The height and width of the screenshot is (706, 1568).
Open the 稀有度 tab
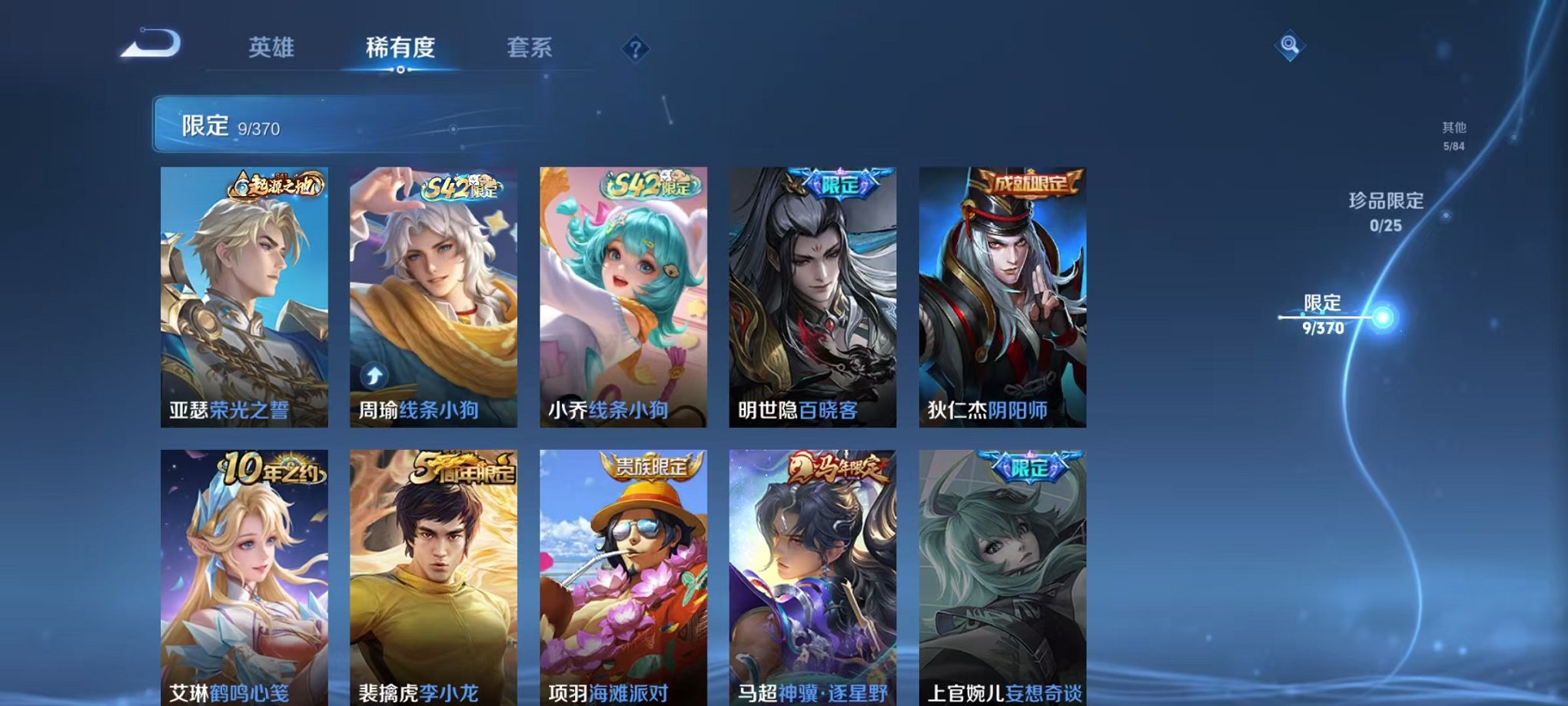(400, 48)
